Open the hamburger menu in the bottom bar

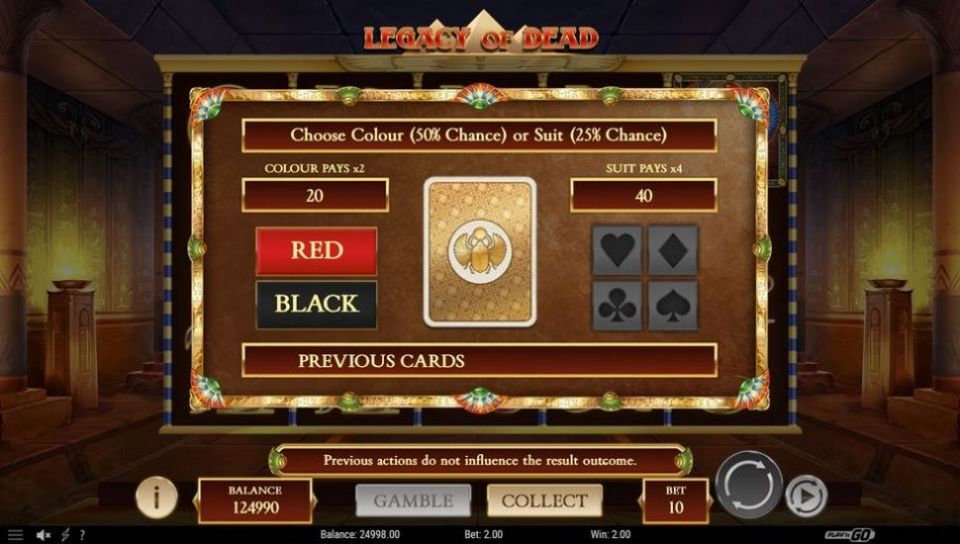(15, 535)
